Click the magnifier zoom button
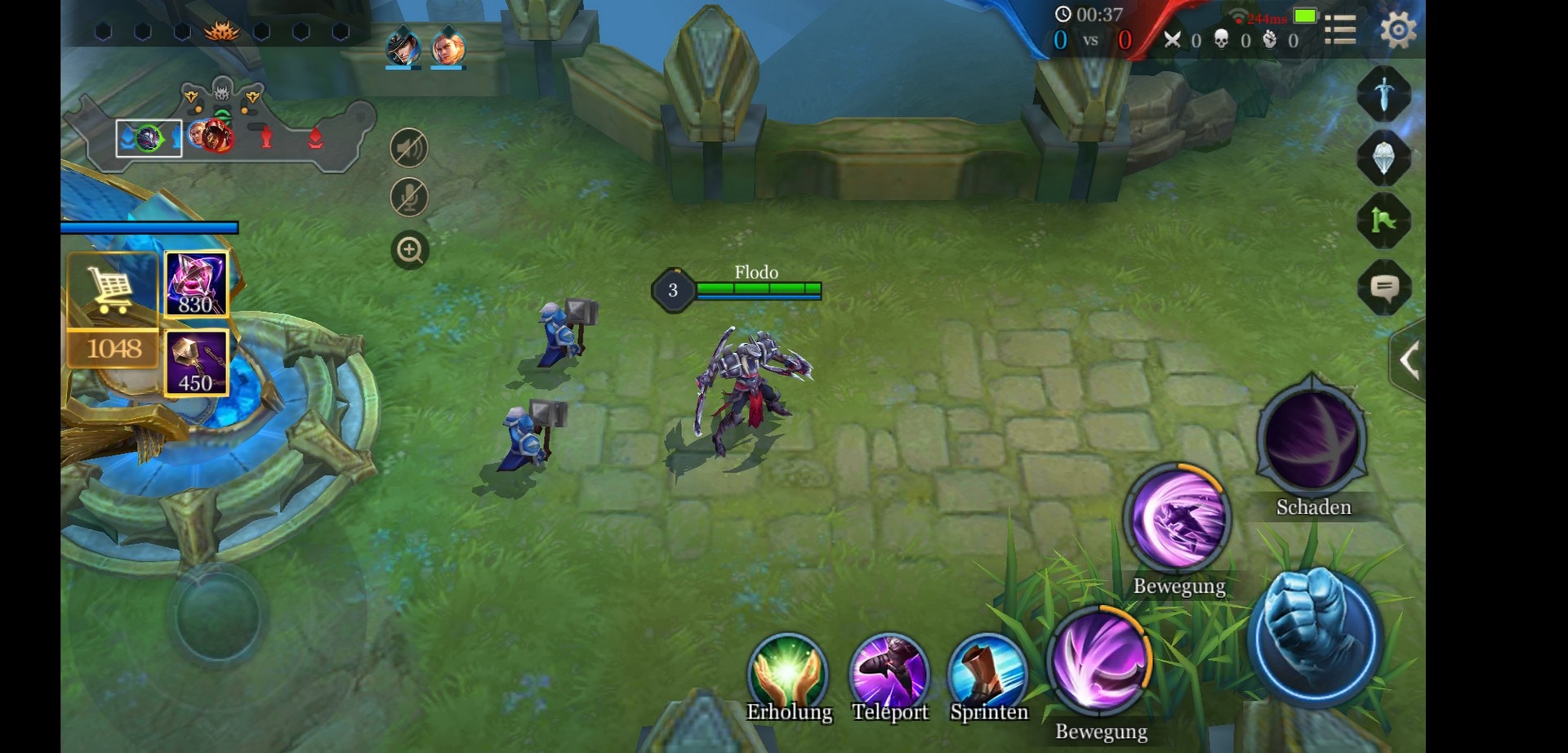 click(409, 250)
